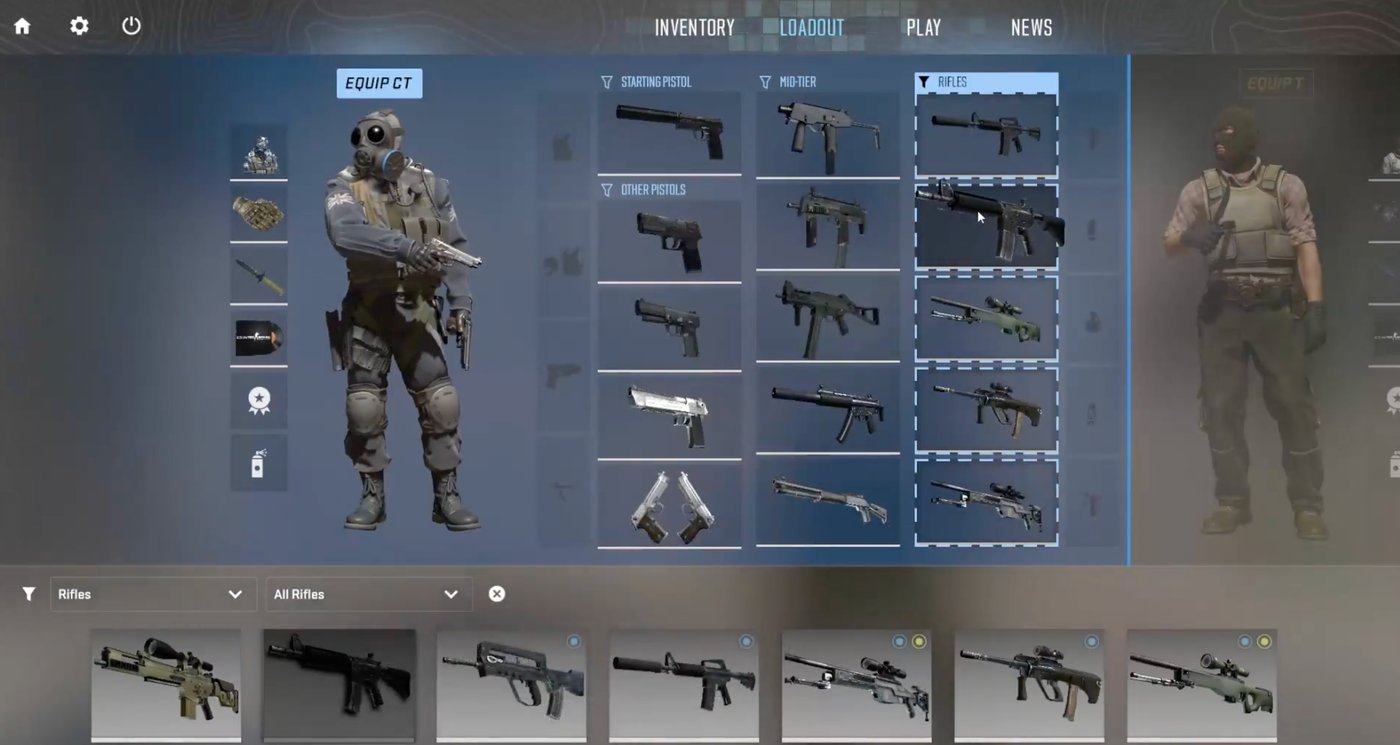This screenshot has width=1400, height=745.
Task: Expand the All Rifles dropdown
Action: pyautogui.click(x=368, y=593)
